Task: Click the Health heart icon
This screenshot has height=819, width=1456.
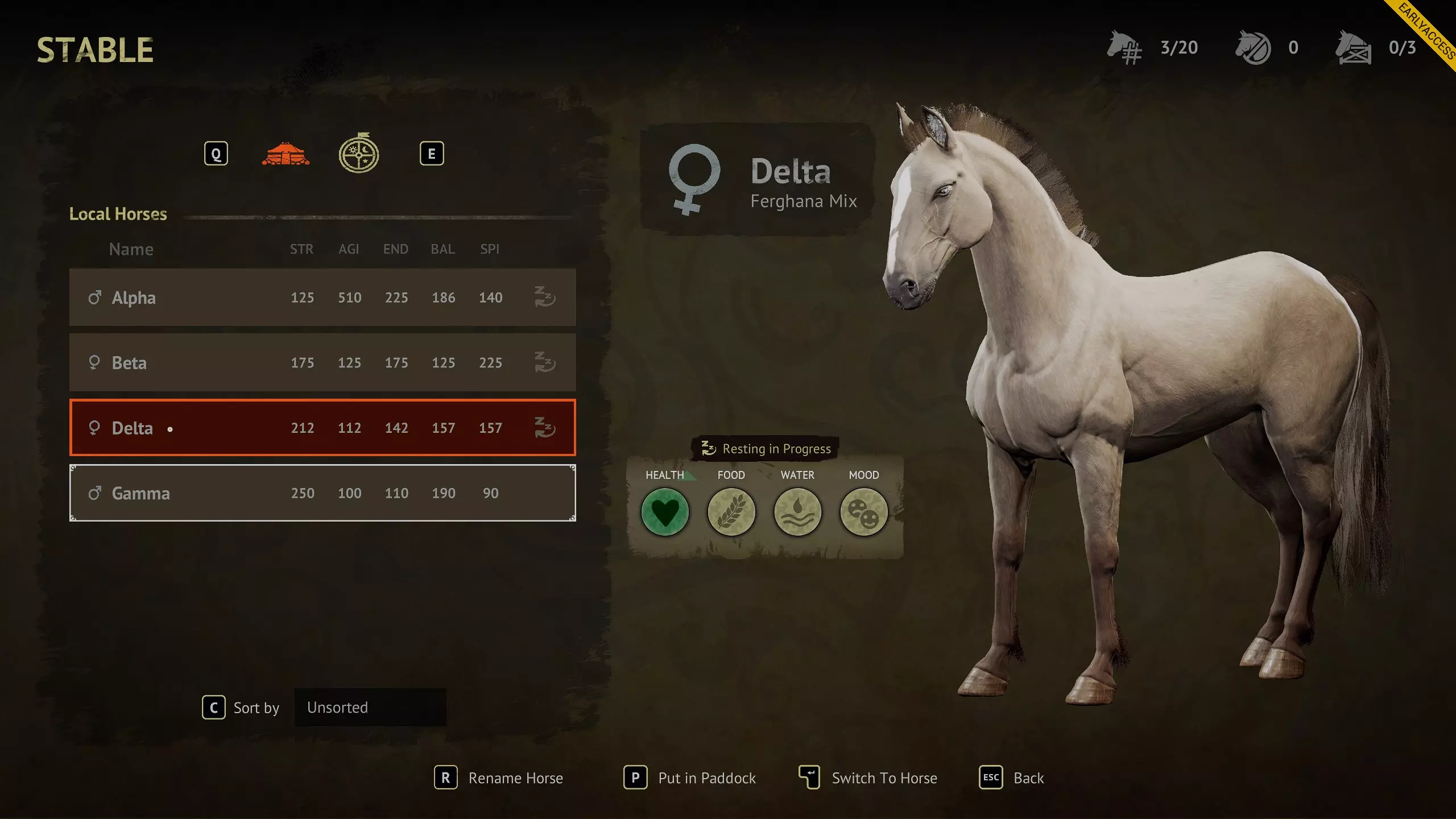Action: (x=665, y=512)
